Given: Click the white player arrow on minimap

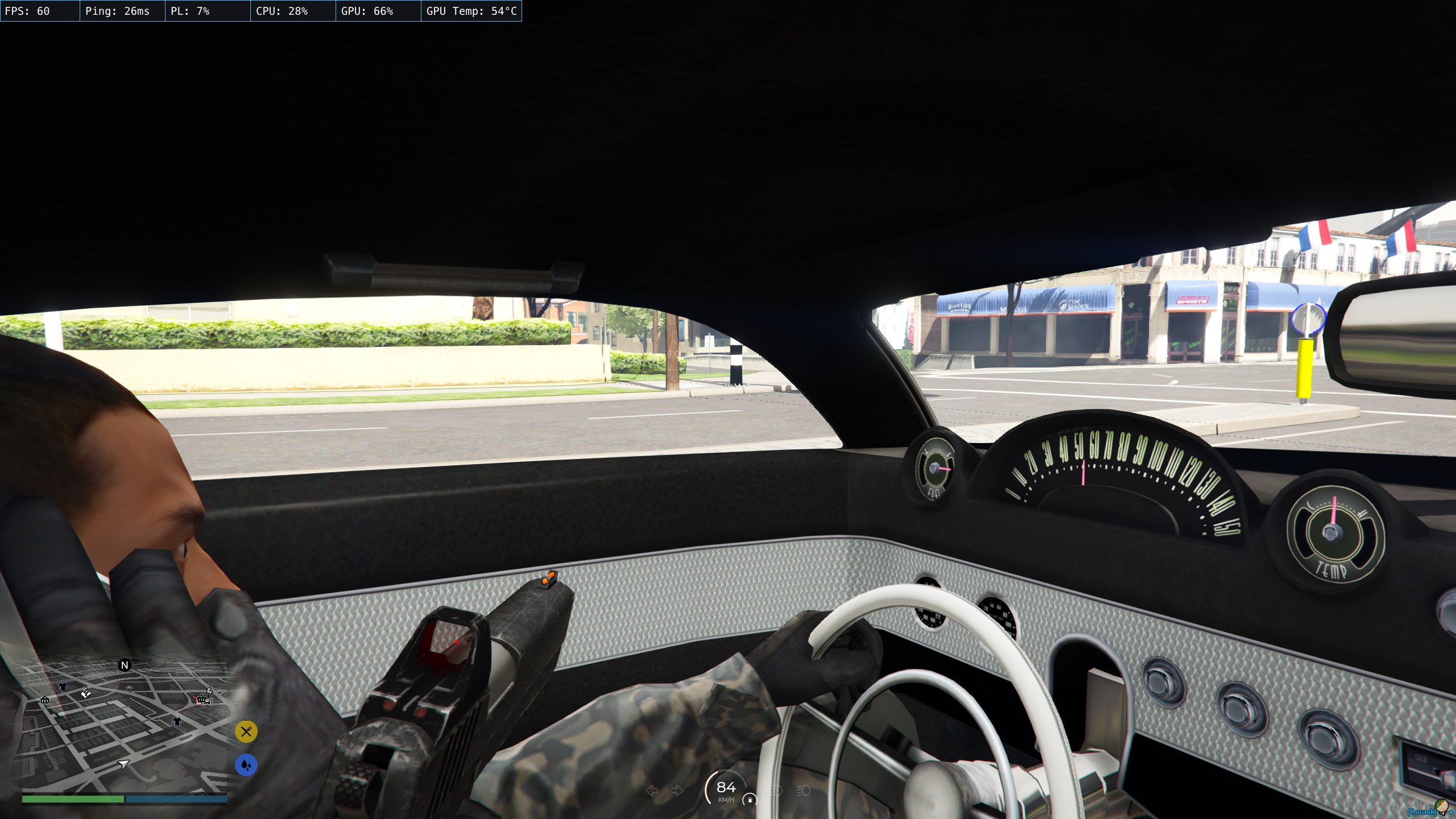Looking at the screenshot, I should click(123, 764).
